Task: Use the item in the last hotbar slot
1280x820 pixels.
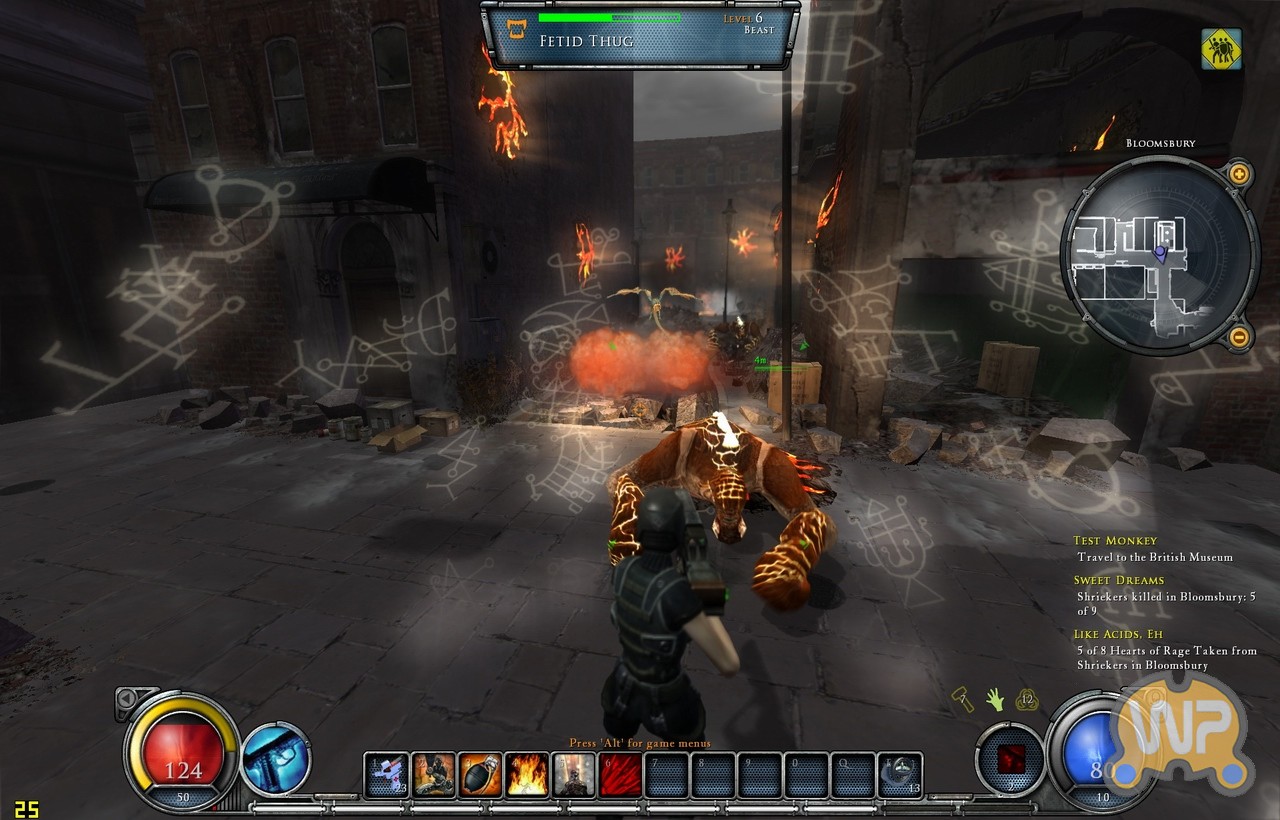Action: point(900,775)
